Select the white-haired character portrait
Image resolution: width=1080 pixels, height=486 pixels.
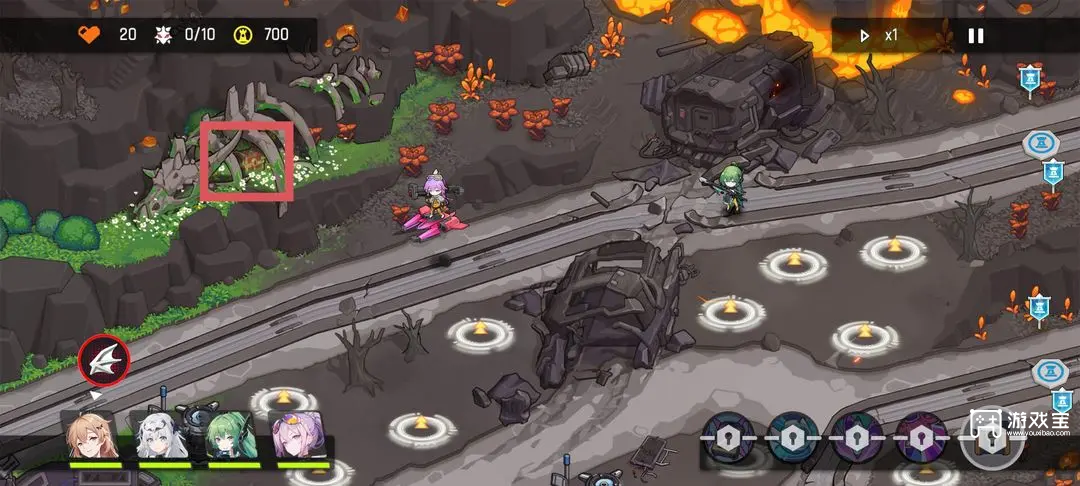point(160,435)
